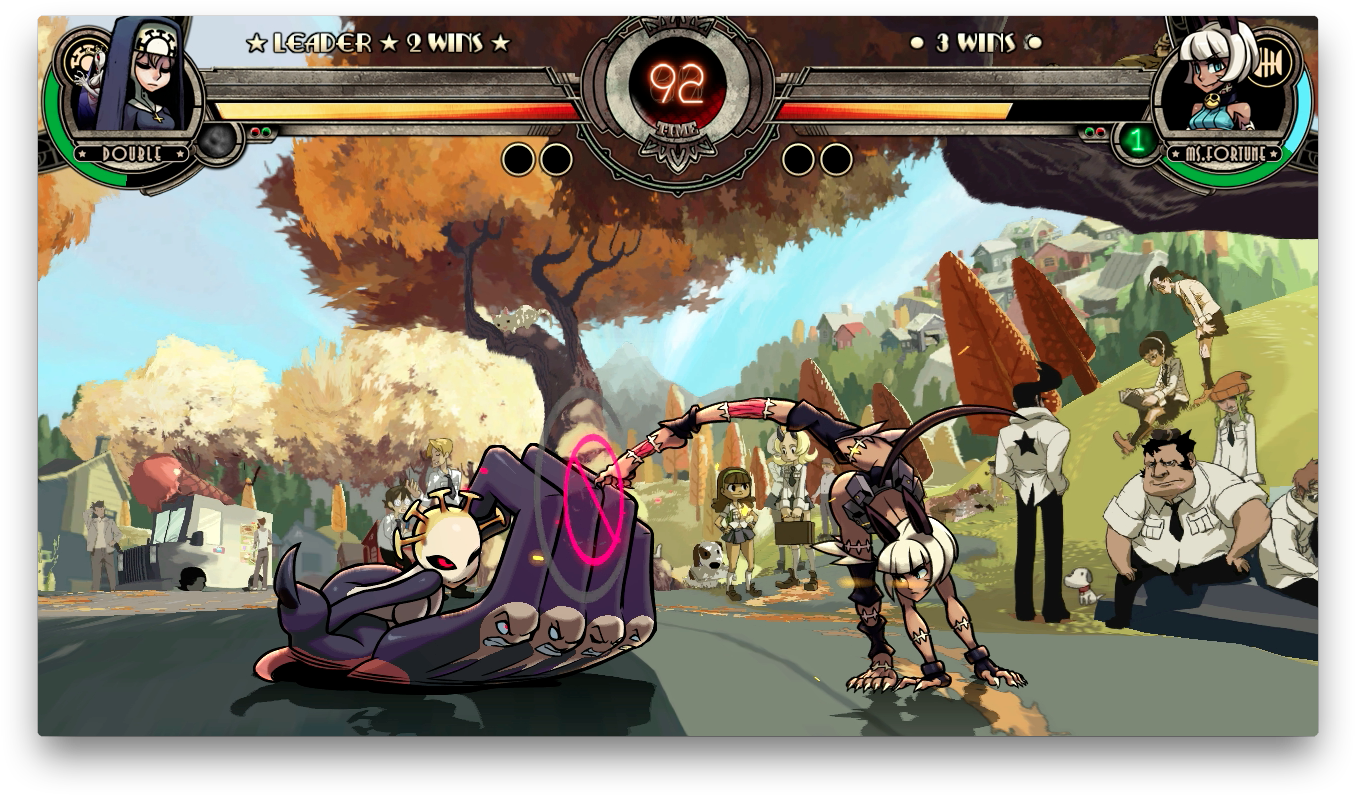Click the star before the LEADER label
The image size is (1355, 795).
click(257, 43)
